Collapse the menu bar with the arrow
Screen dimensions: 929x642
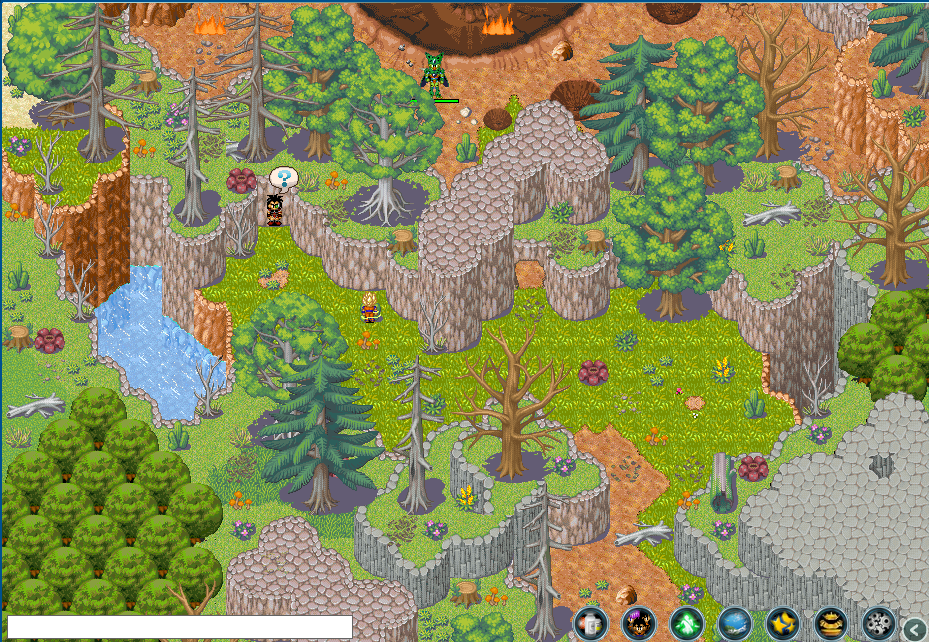914,628
